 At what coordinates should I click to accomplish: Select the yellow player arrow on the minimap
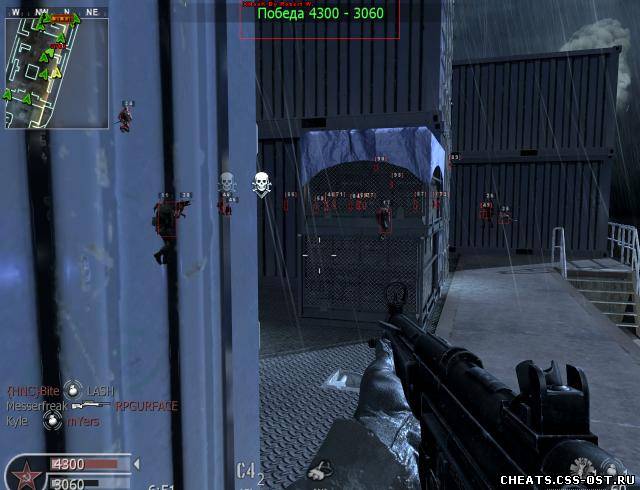(x=57, y=72)
